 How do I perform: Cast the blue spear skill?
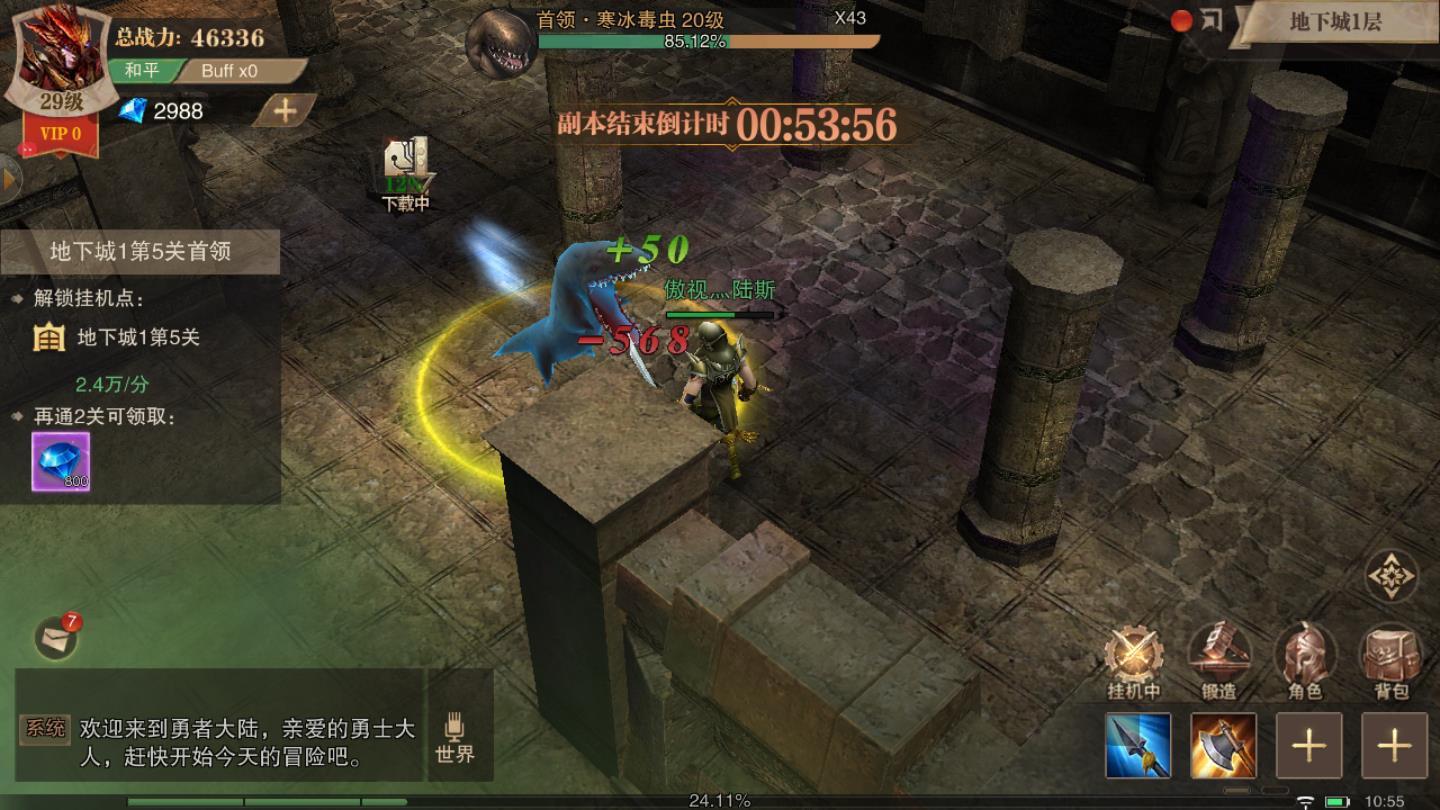coord(1140,745)
